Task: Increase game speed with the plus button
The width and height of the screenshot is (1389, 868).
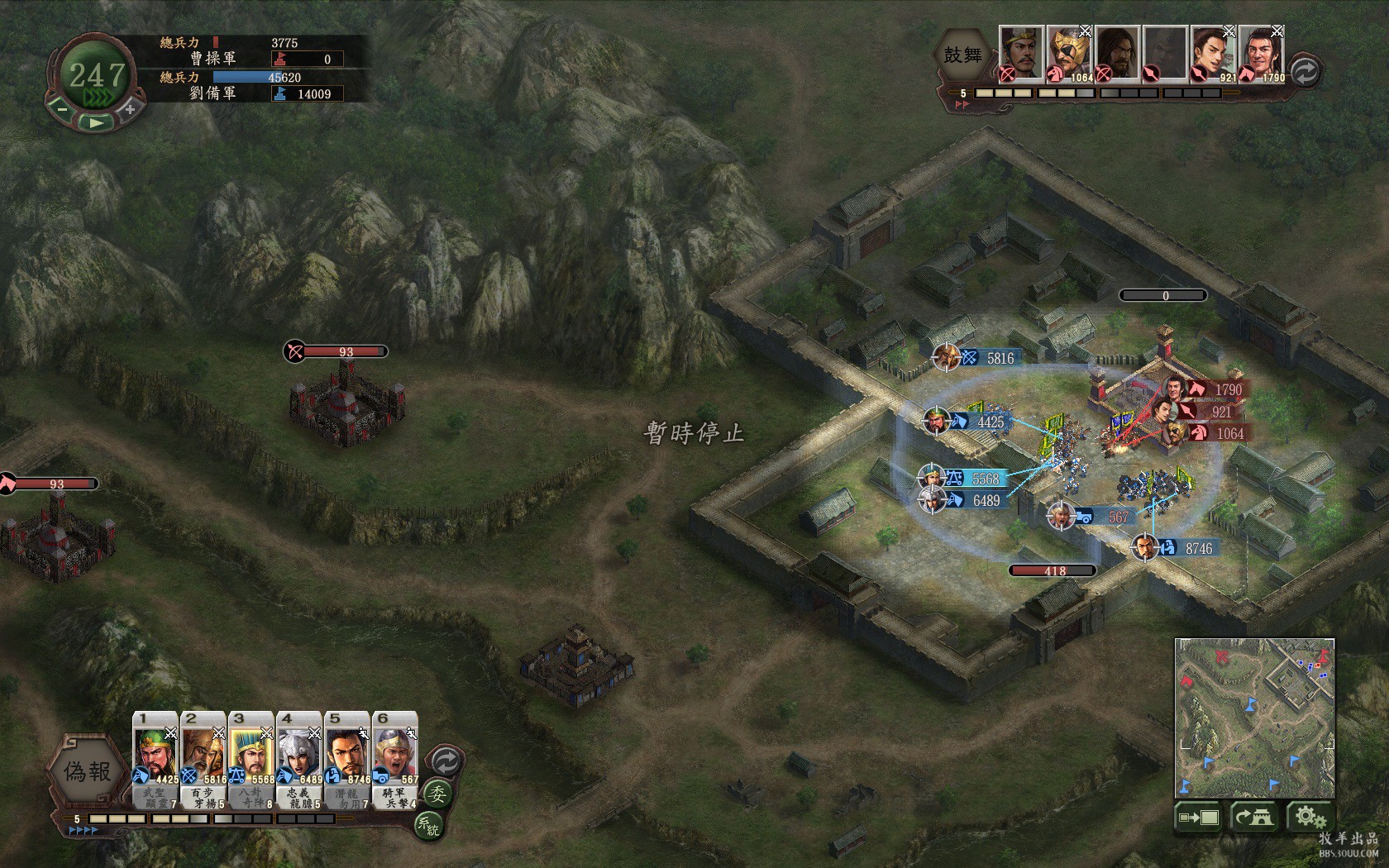Action: pos(130,108)
